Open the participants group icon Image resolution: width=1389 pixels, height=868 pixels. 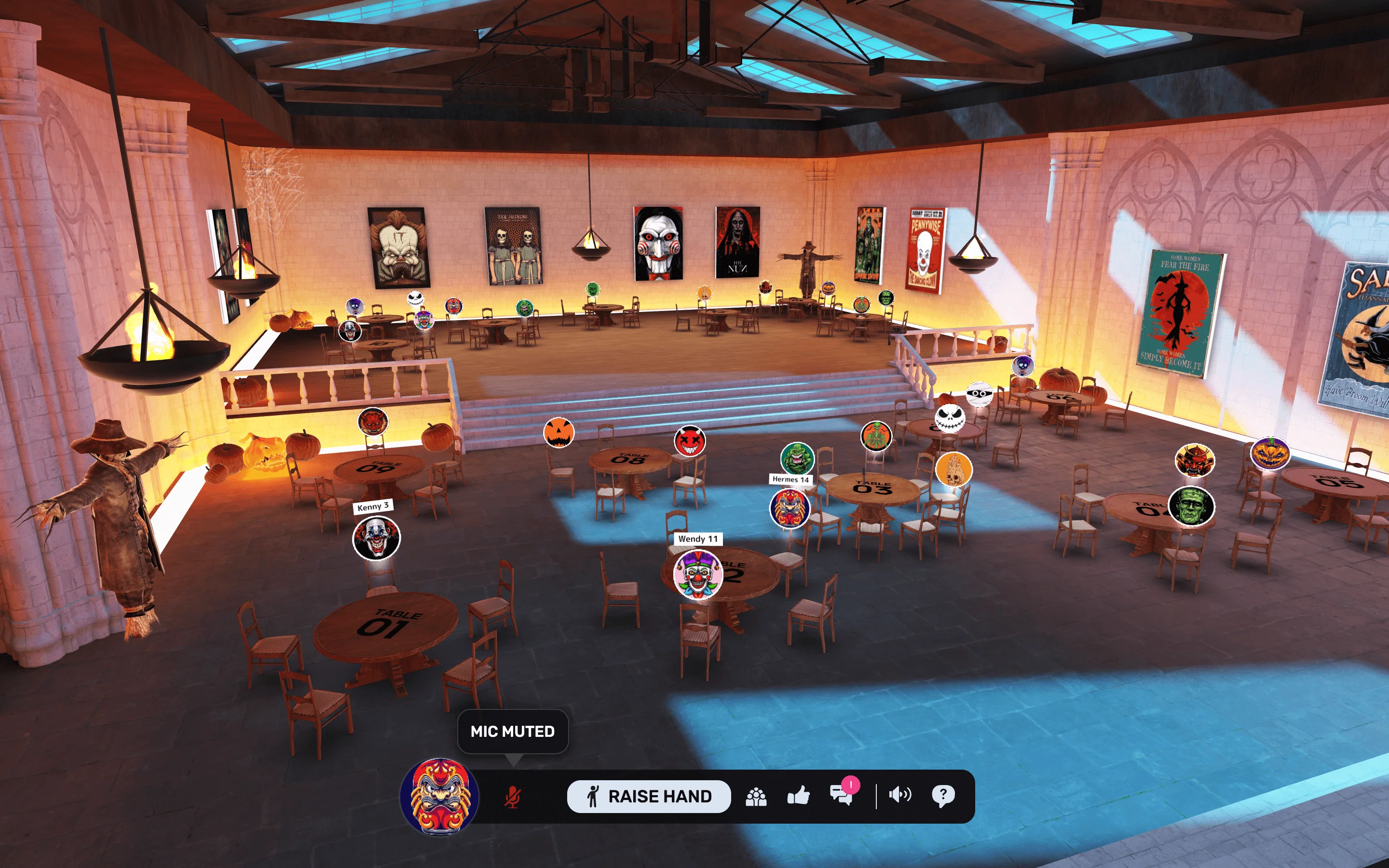pyautogui.click(x=756, y=797)
